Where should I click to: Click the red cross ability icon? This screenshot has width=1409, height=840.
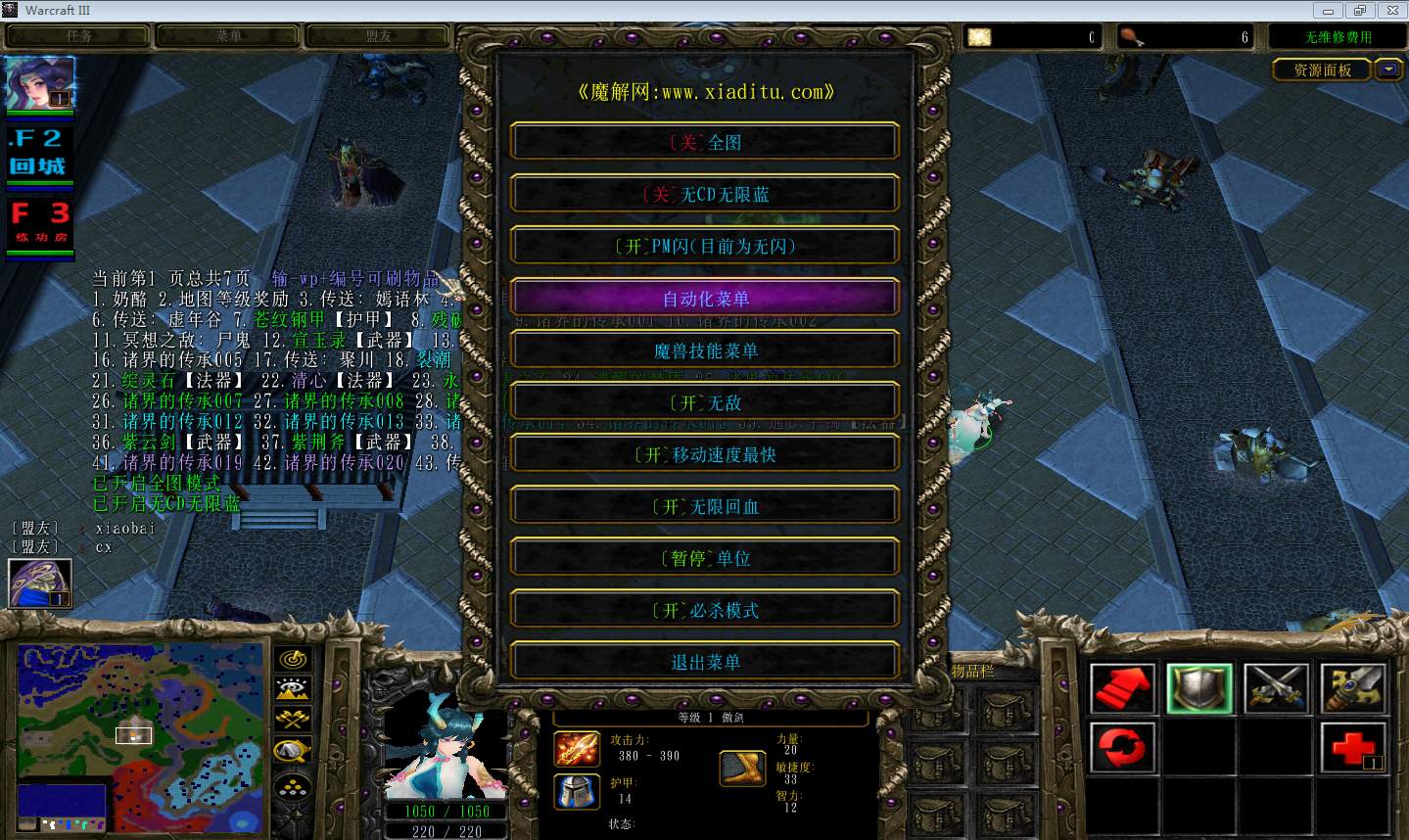click(x=1353, y=748)
